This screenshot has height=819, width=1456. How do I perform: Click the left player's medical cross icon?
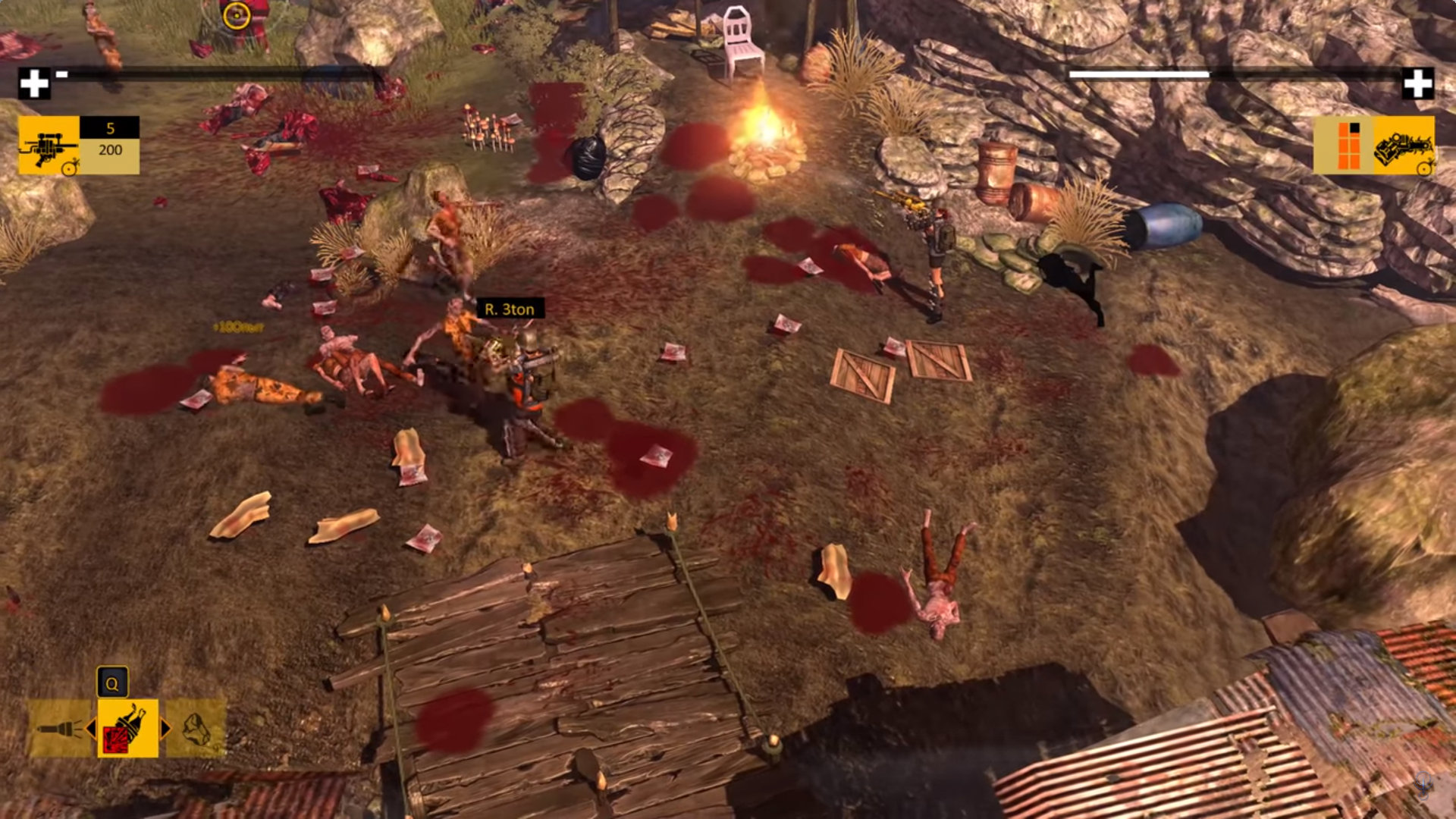(x=34, y=83)
